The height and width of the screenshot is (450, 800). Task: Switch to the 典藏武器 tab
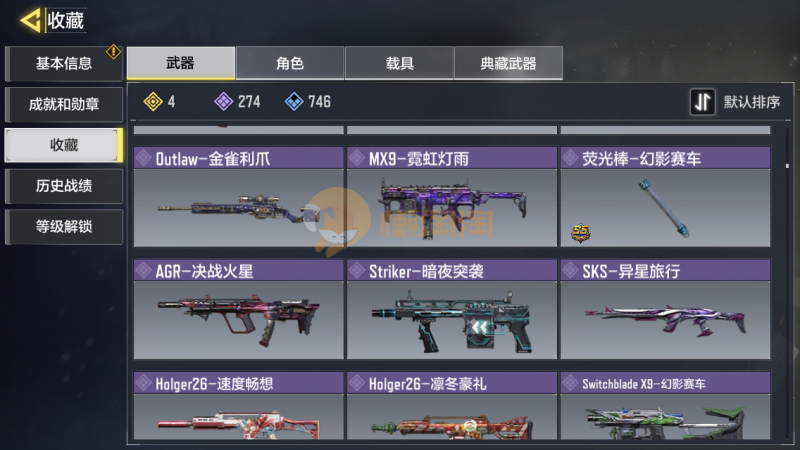[508, 64]
